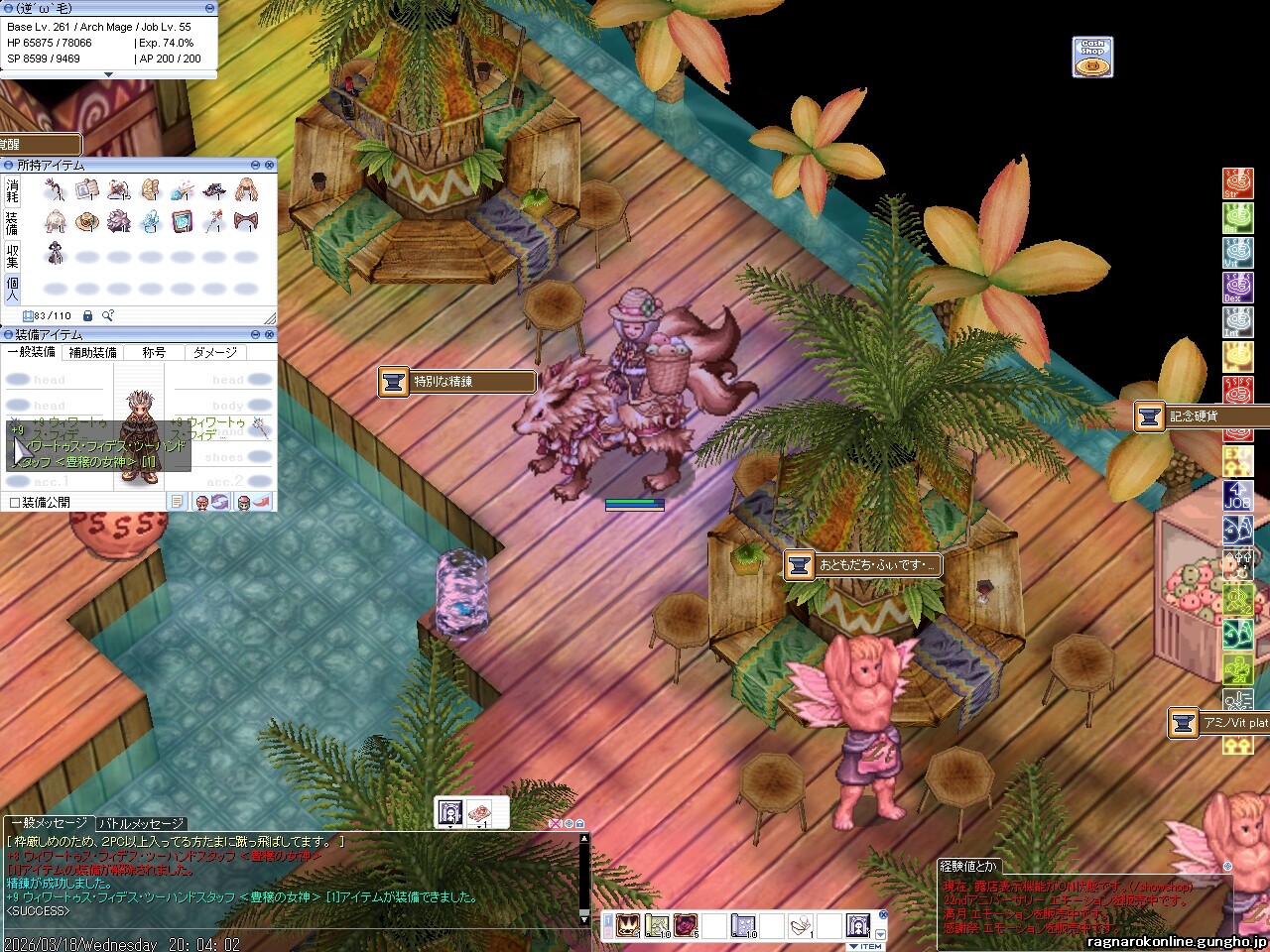
Task: Switch to the 補助装備 equipment tab
Action: tap(92, 352)
